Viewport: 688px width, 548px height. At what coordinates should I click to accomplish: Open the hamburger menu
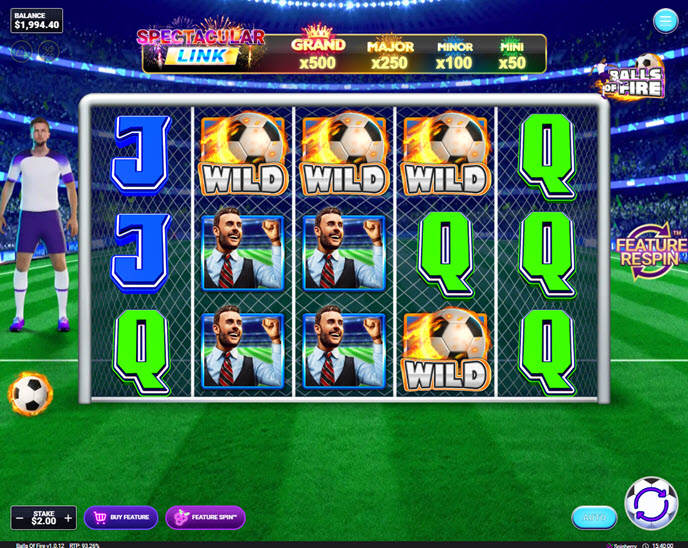pos(665,21)
